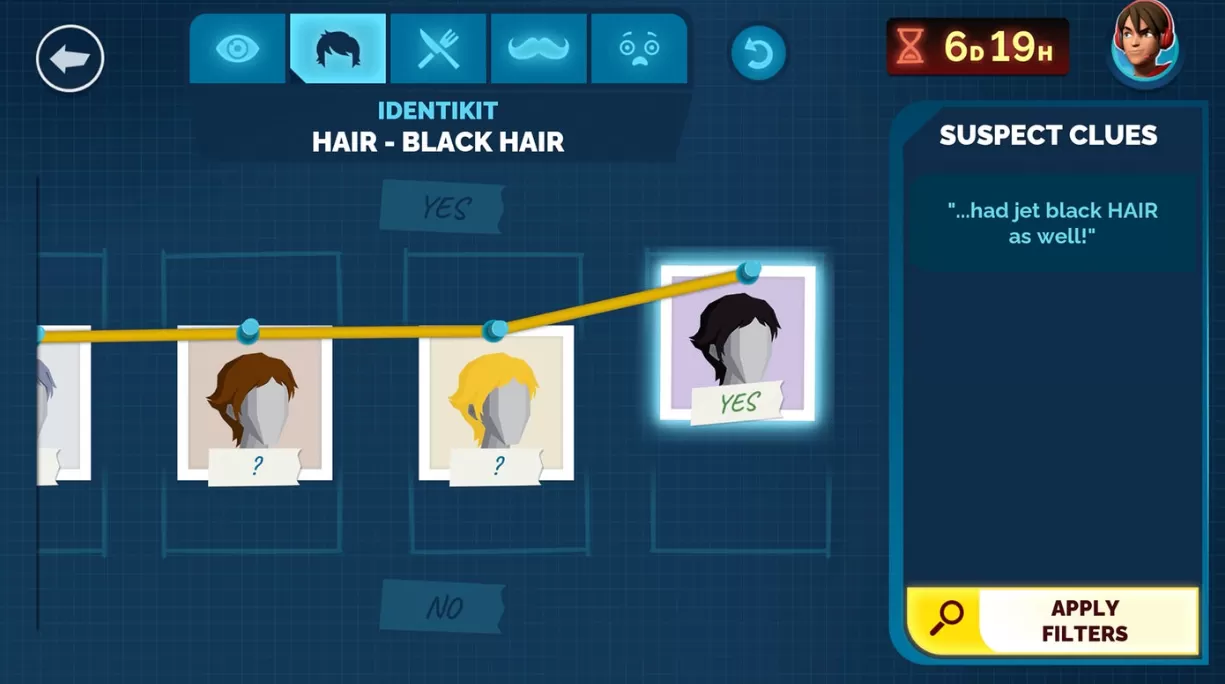Click the player avatar portrait
This screenshot has height=684, width=1225.
pyautogui.click(x=1146, y=45)
